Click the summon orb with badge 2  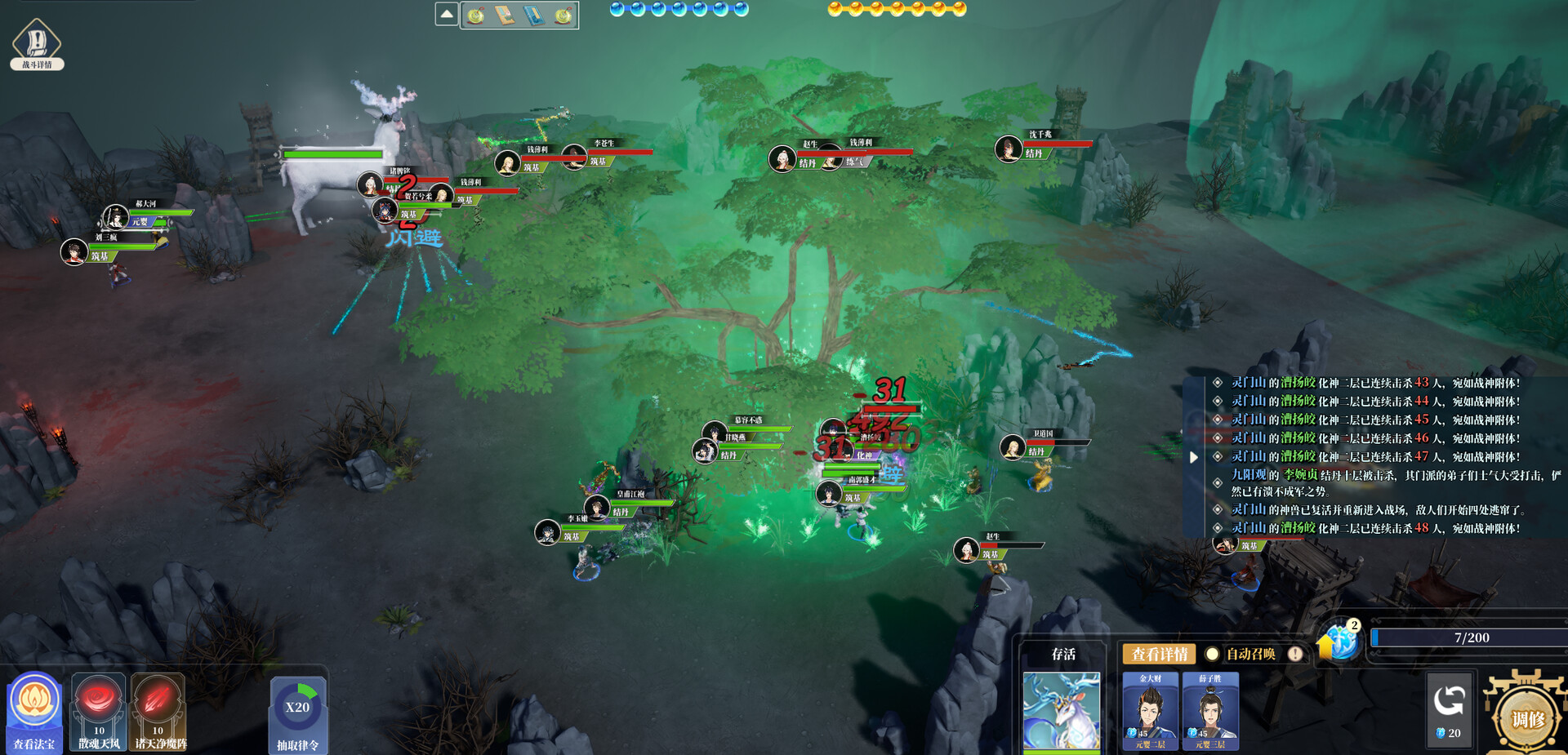[1342, 644]
